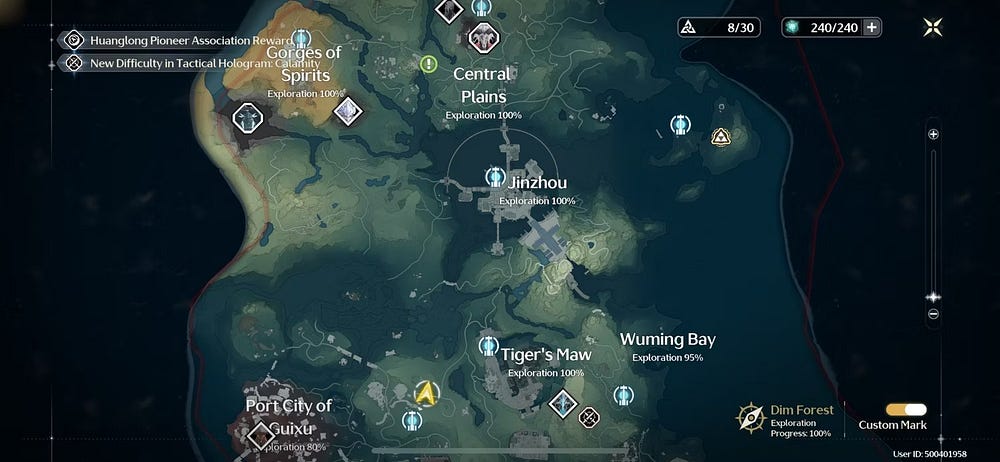Select the Wuming Bay teleport beacon

click(x=622, y=395)
